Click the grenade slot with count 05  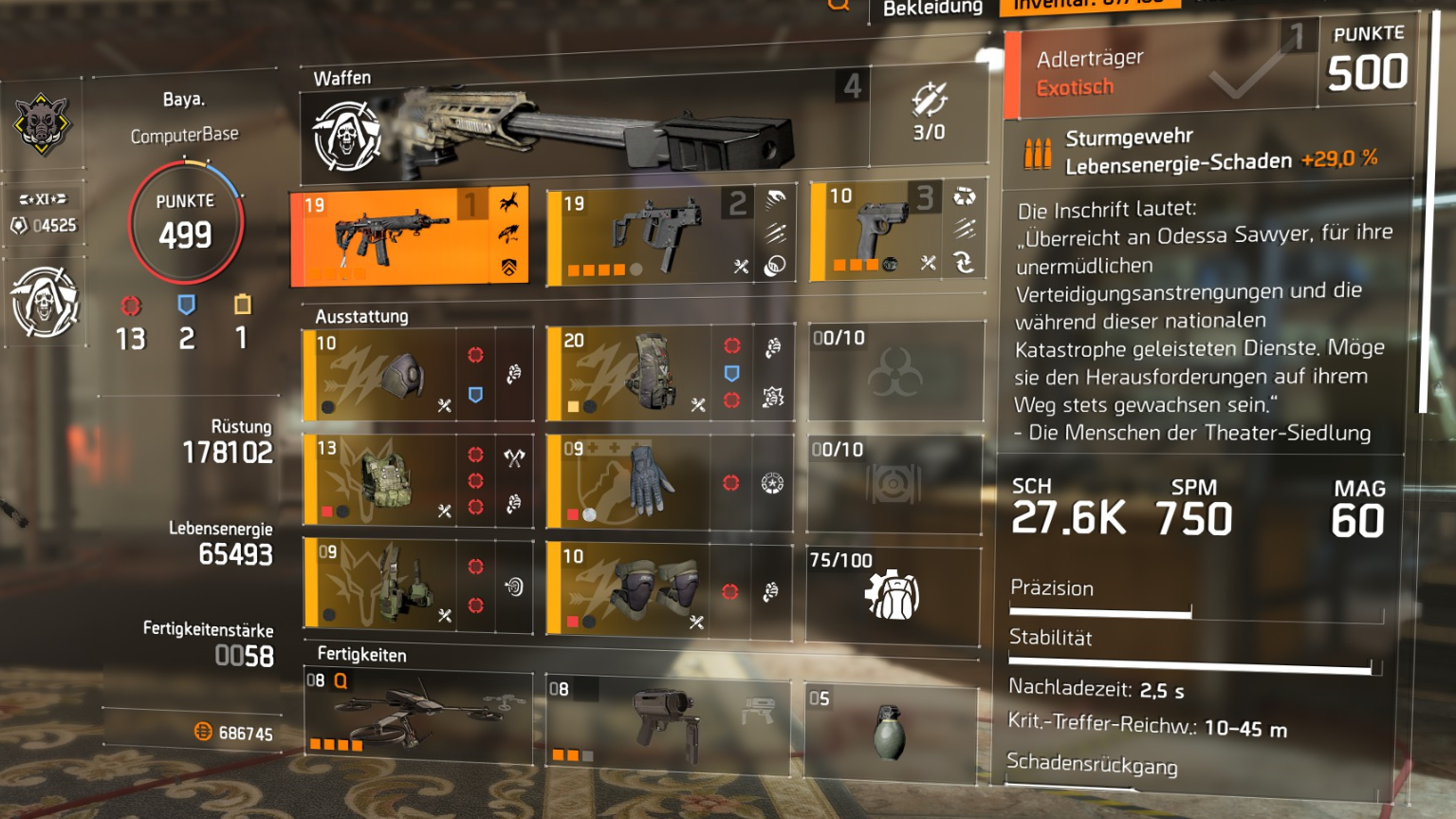(x=892, y=731)
